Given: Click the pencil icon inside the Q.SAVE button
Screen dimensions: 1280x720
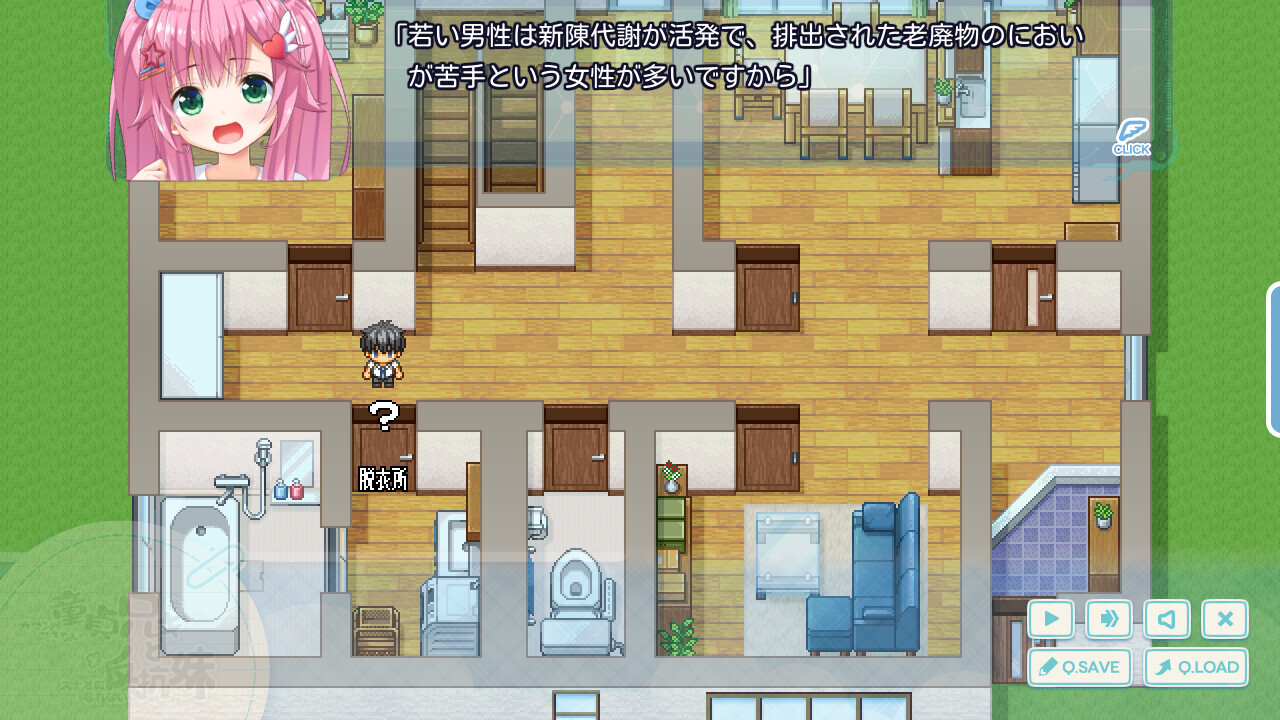Looking at the screenshot, I should (1046, 667).
